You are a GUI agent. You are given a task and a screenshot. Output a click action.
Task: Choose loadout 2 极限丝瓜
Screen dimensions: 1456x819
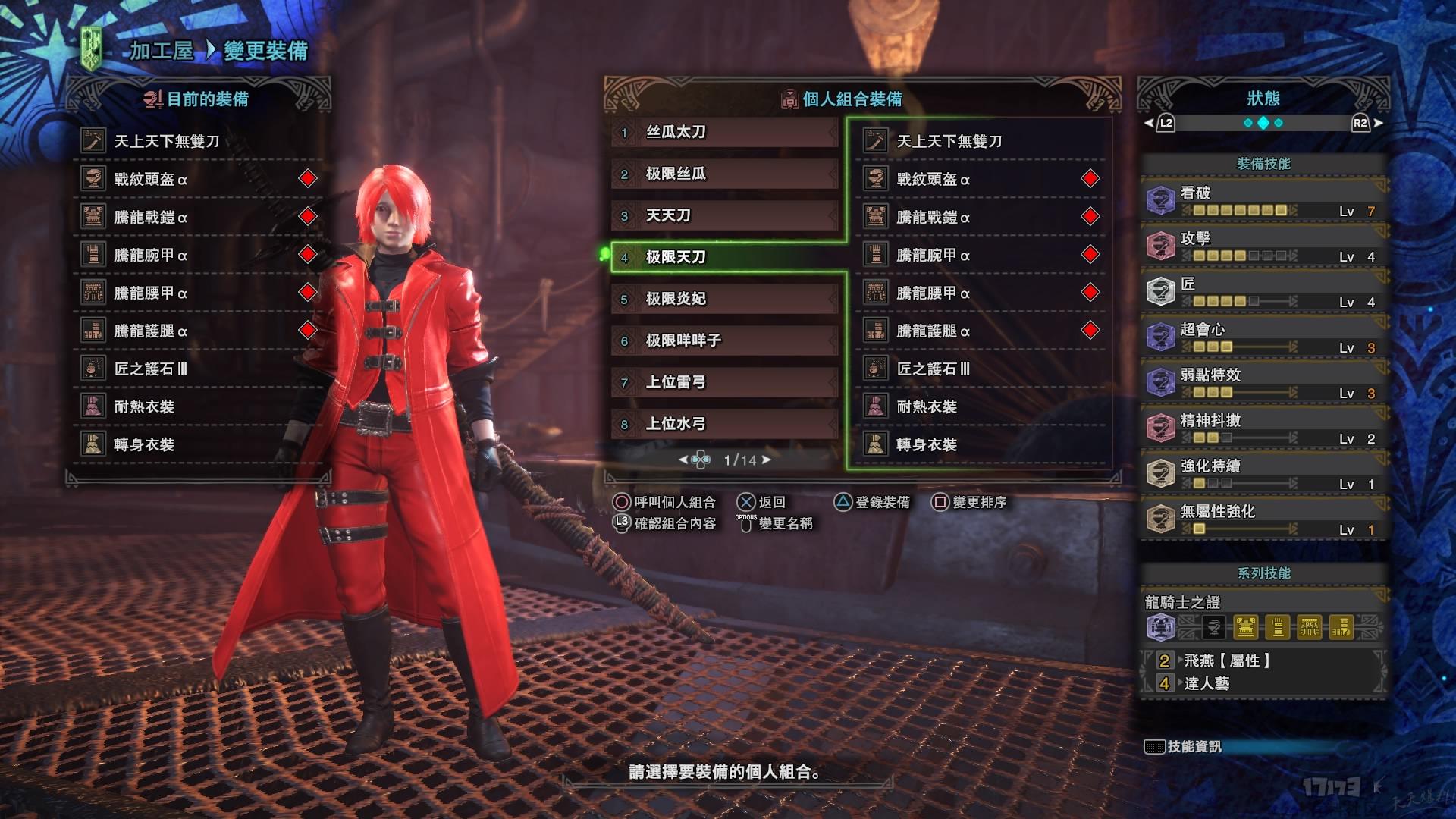coord(724,174)
